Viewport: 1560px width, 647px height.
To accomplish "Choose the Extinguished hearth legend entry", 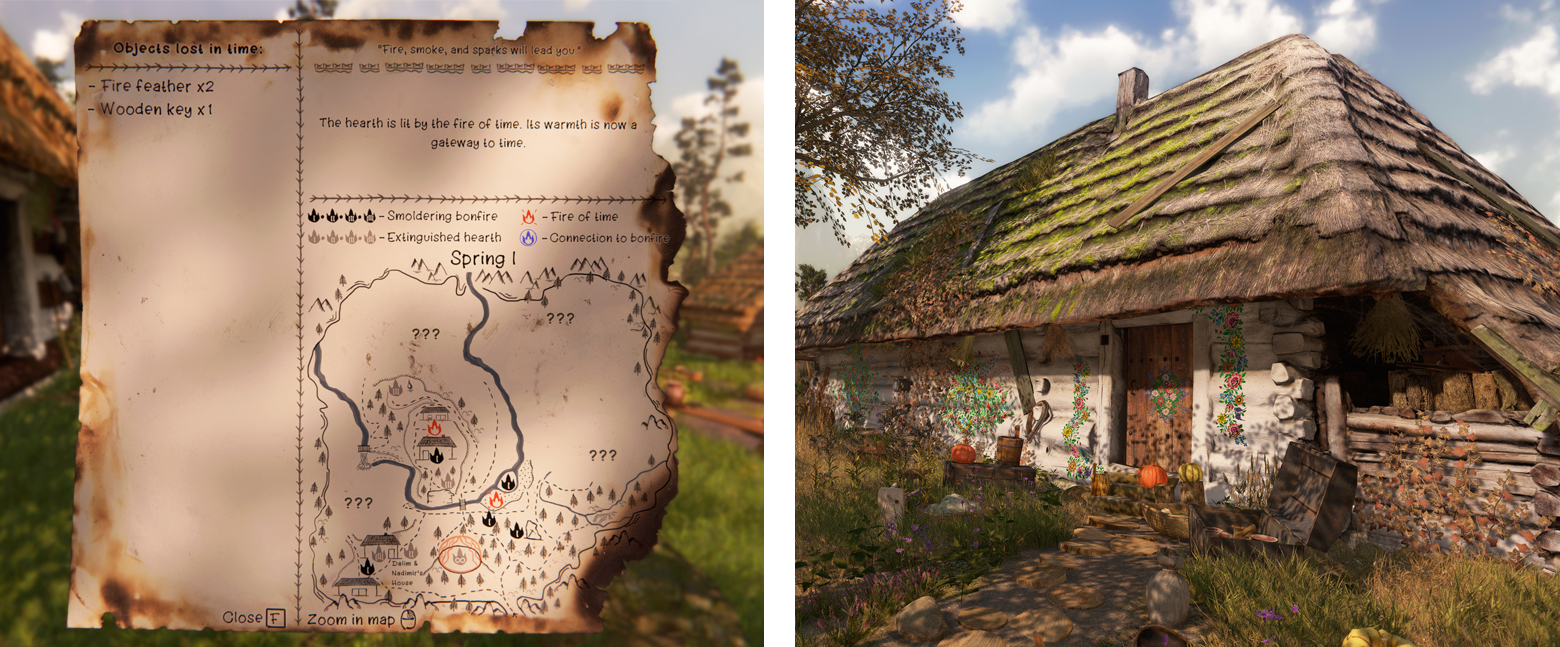I will 431,238.
